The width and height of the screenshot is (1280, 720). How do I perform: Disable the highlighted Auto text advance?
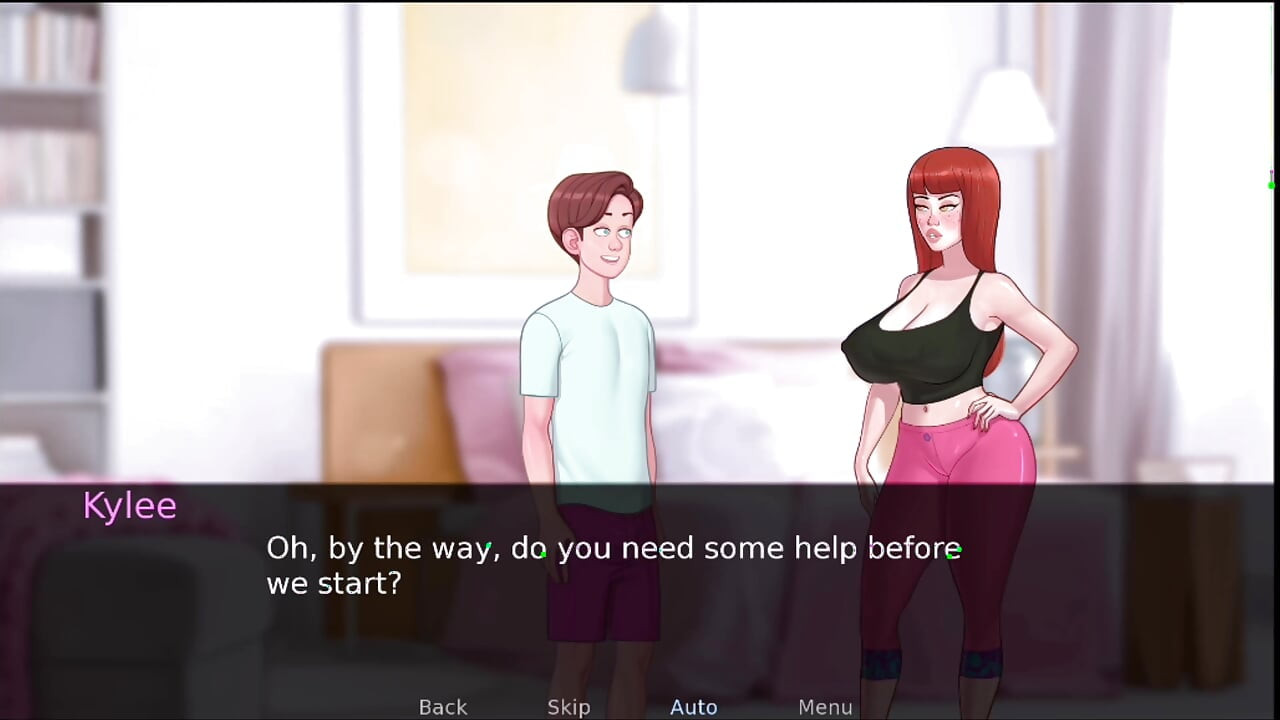coord(693,707)
